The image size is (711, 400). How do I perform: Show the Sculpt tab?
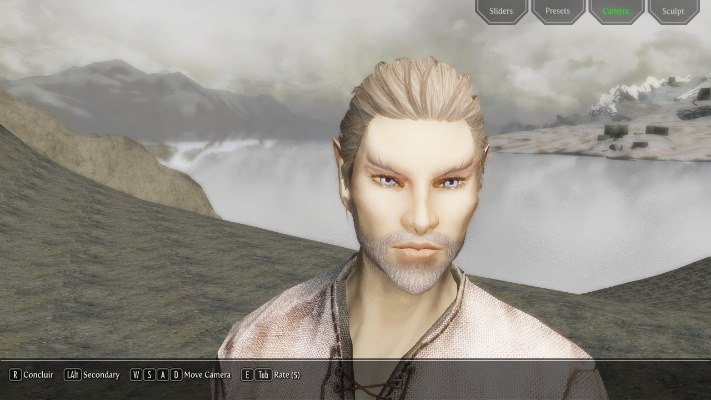click(x=673, y=12)
